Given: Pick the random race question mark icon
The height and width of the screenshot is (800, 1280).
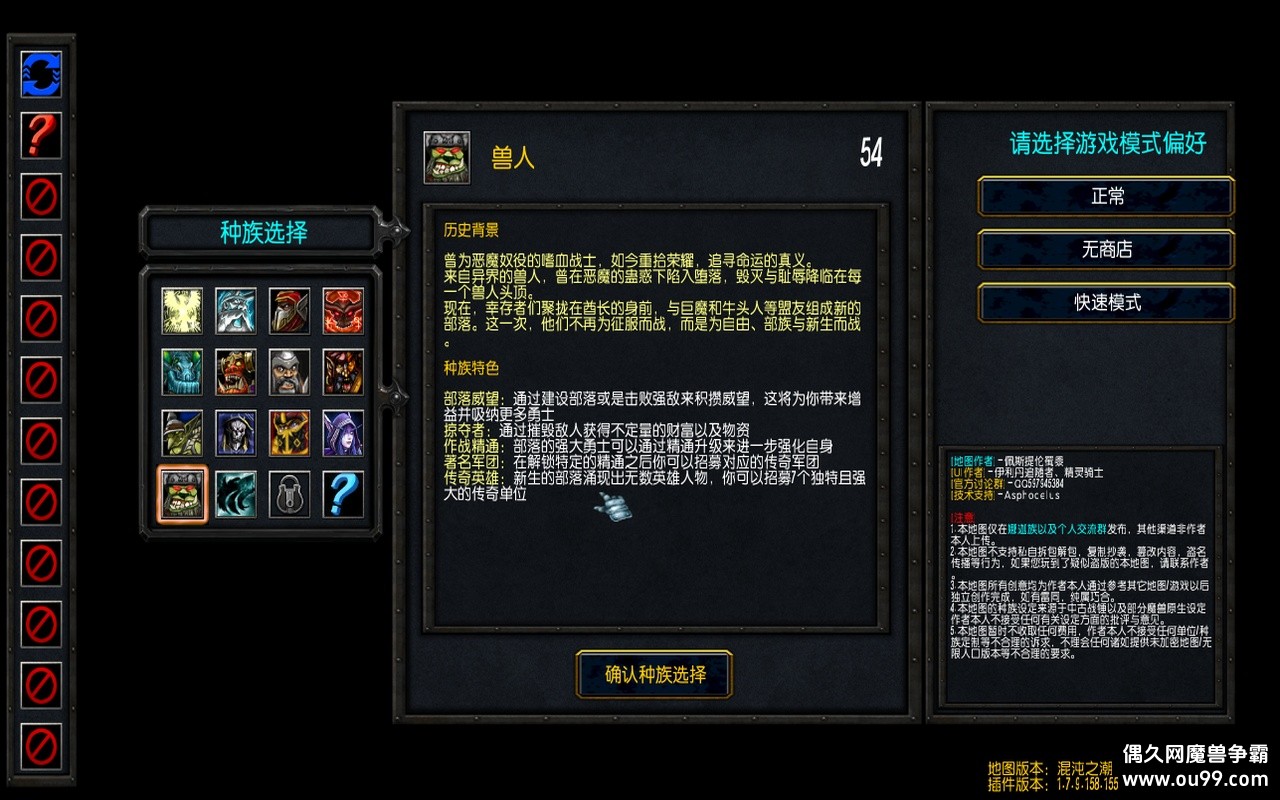Looking at the screenshot, I should pyautogui.click(x=344, y=493).
